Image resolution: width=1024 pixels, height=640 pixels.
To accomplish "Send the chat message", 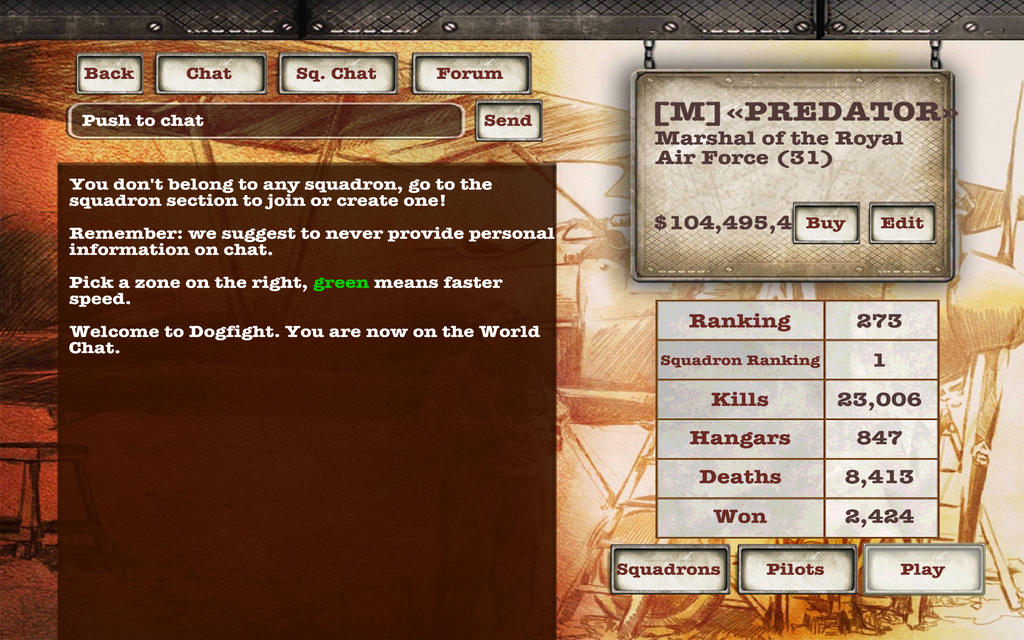I will point(508,121).
